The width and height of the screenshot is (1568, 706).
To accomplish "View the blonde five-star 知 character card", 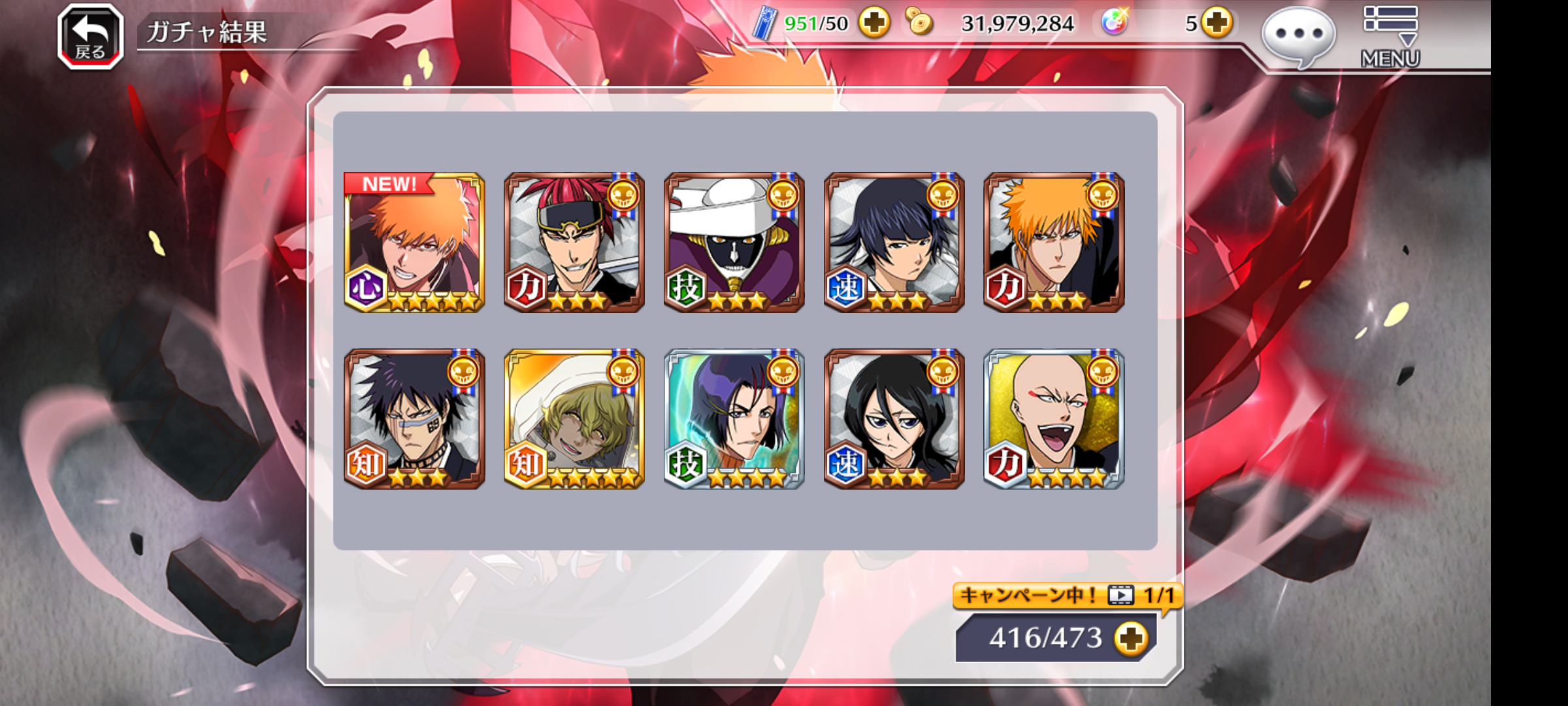I will (x=574, y=419).
